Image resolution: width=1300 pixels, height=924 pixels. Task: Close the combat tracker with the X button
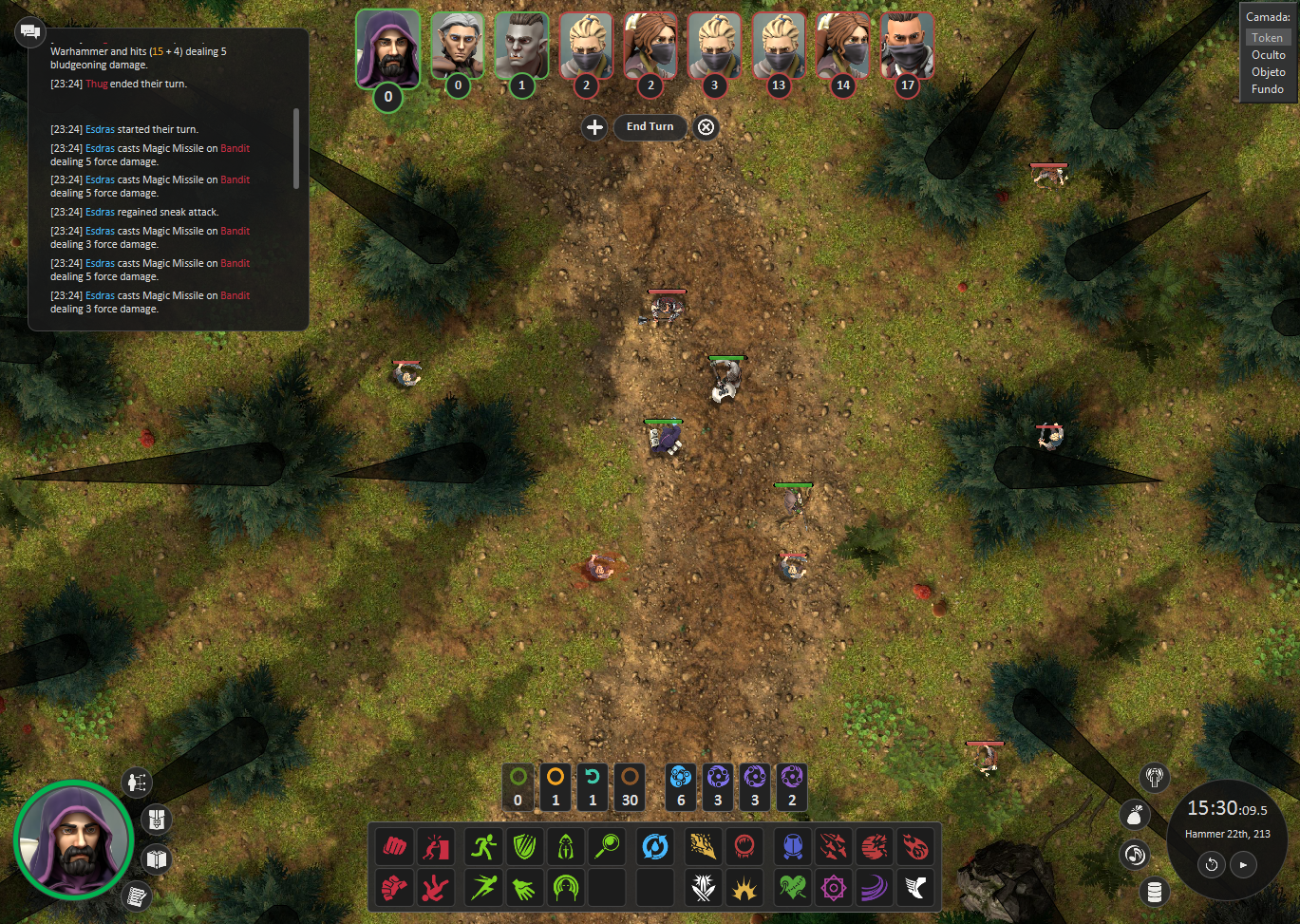706,127
